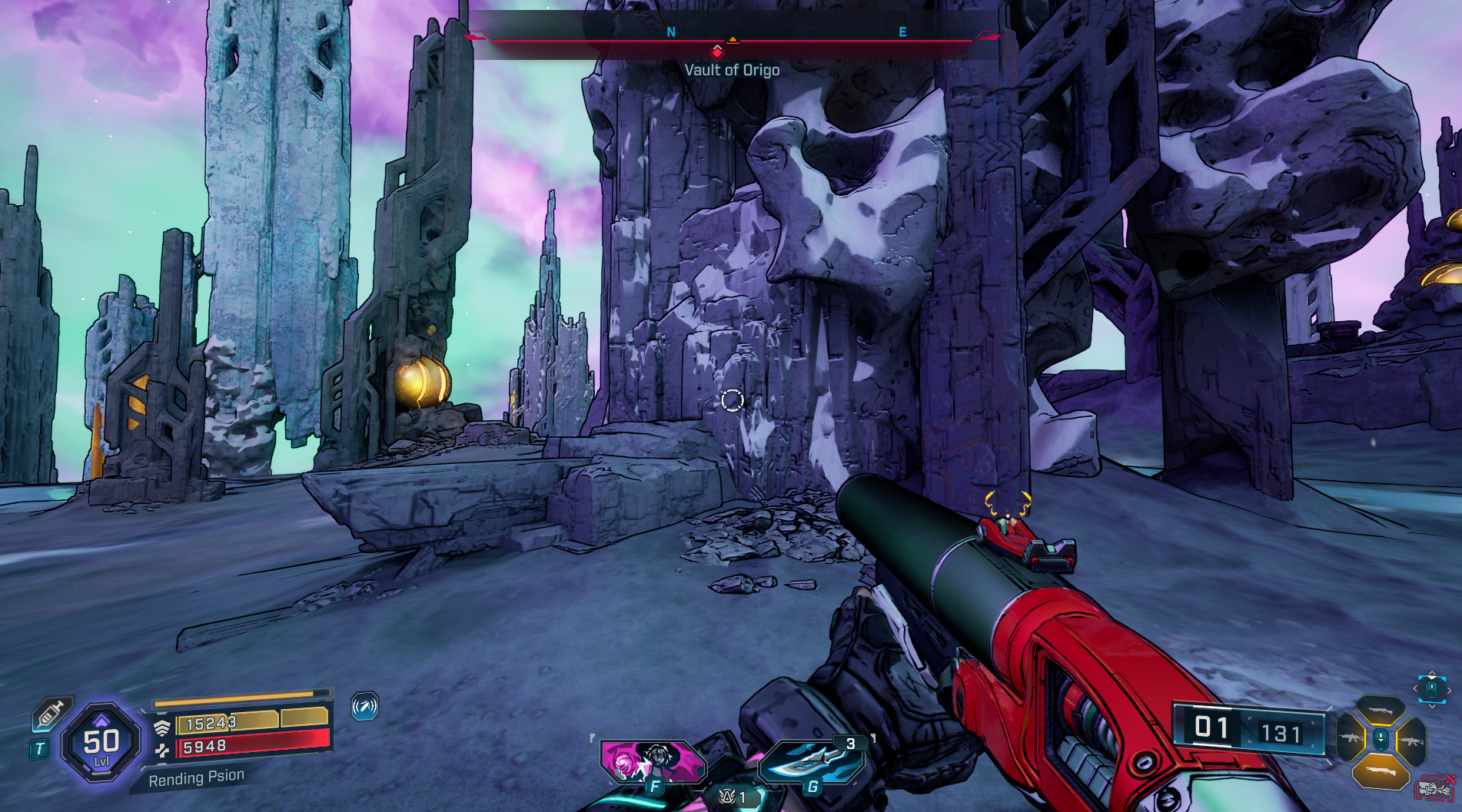Click the level 50 character badge
The image size is (1462, 812).
pyautogui.click(x=101, y=743)
